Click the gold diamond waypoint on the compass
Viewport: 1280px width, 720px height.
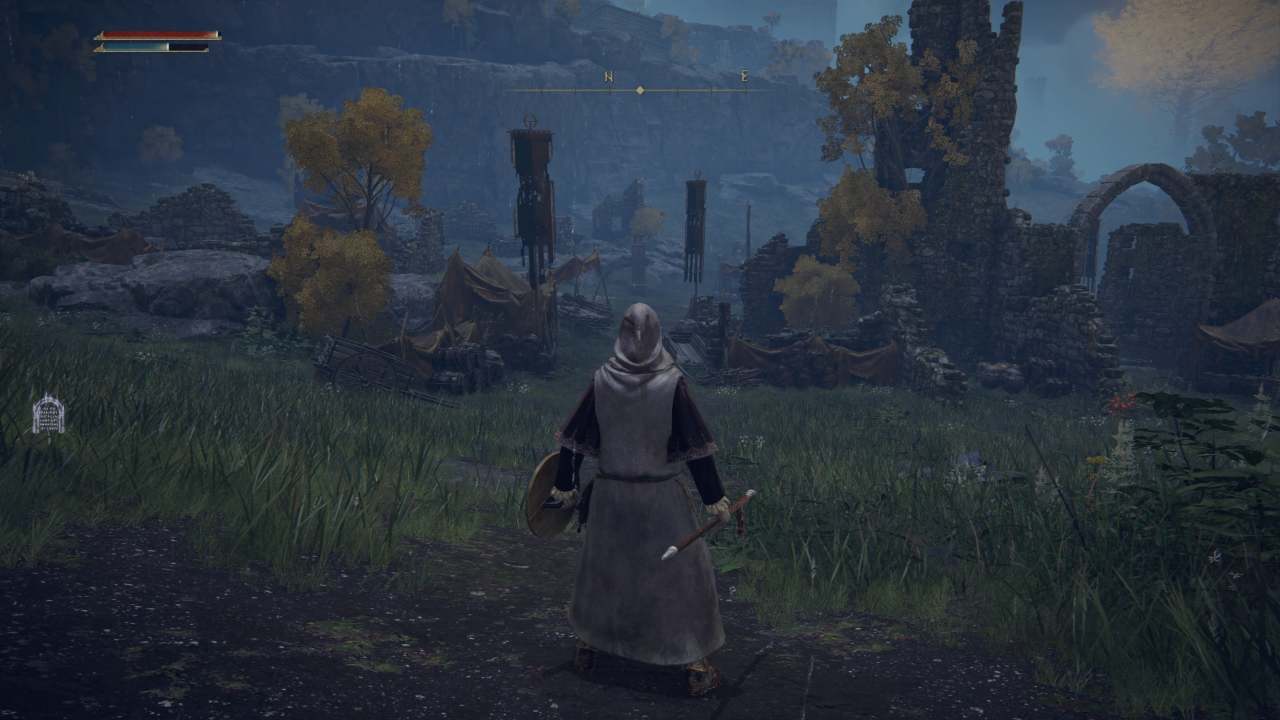[x=639, y=88]
